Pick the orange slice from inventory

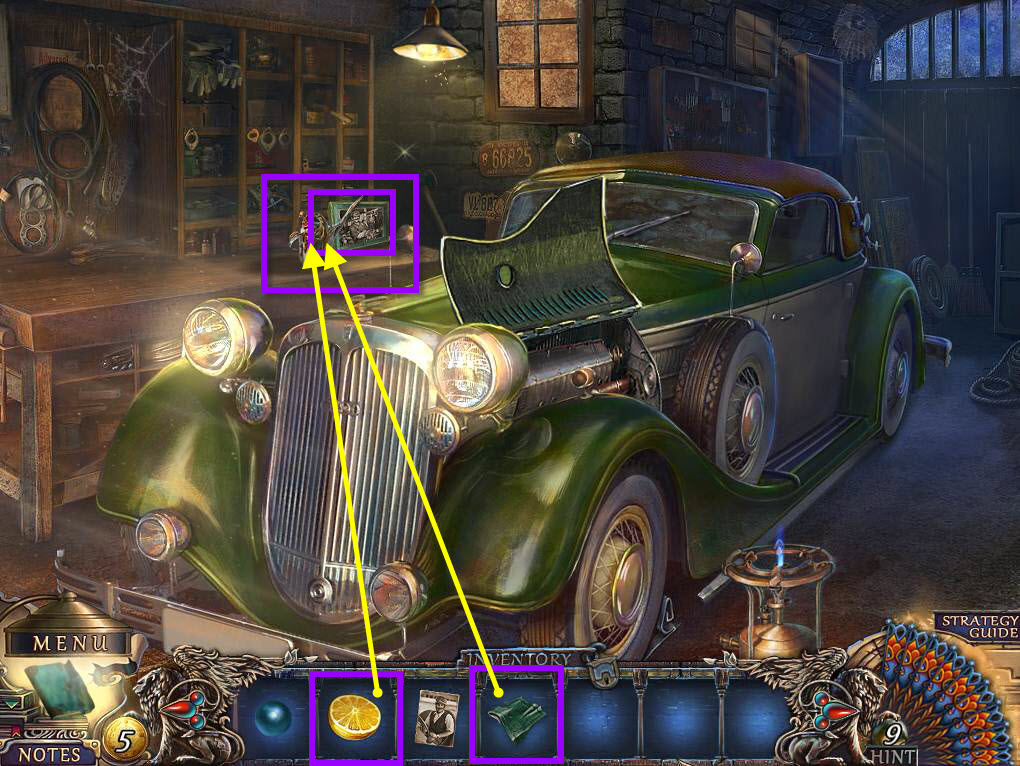tap(356, 718)
